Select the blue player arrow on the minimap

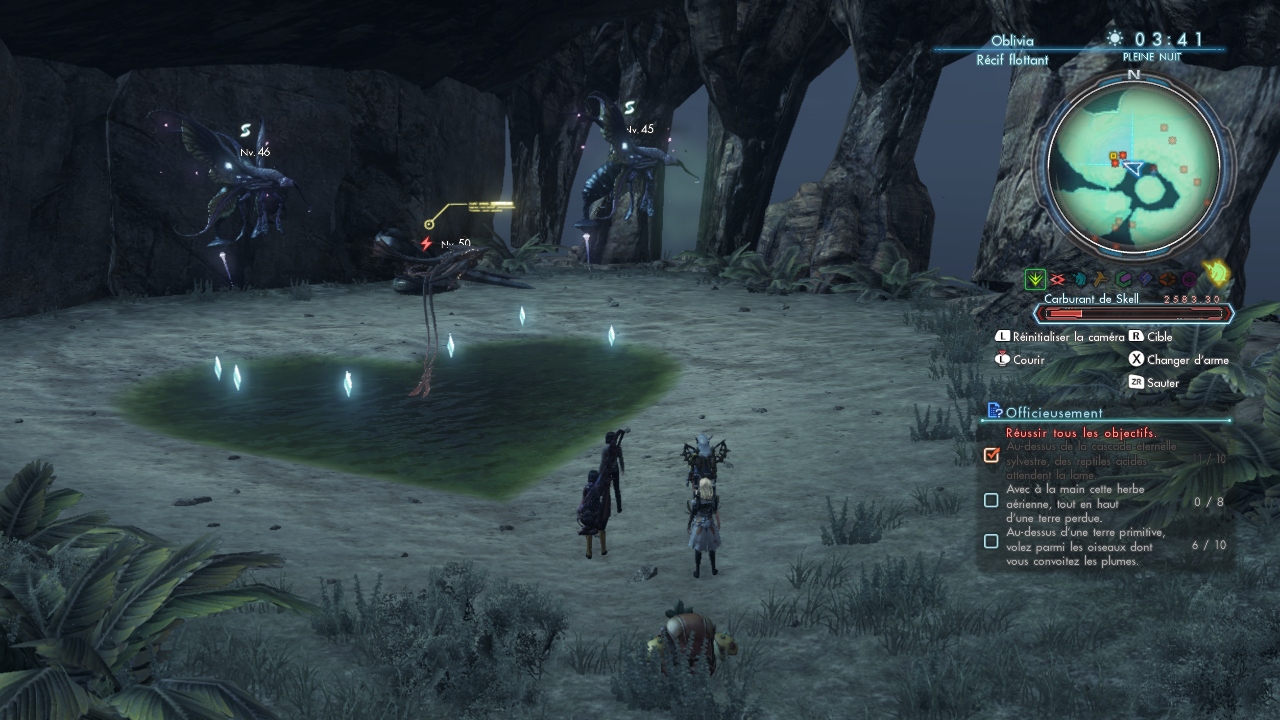pos(1133,168)
